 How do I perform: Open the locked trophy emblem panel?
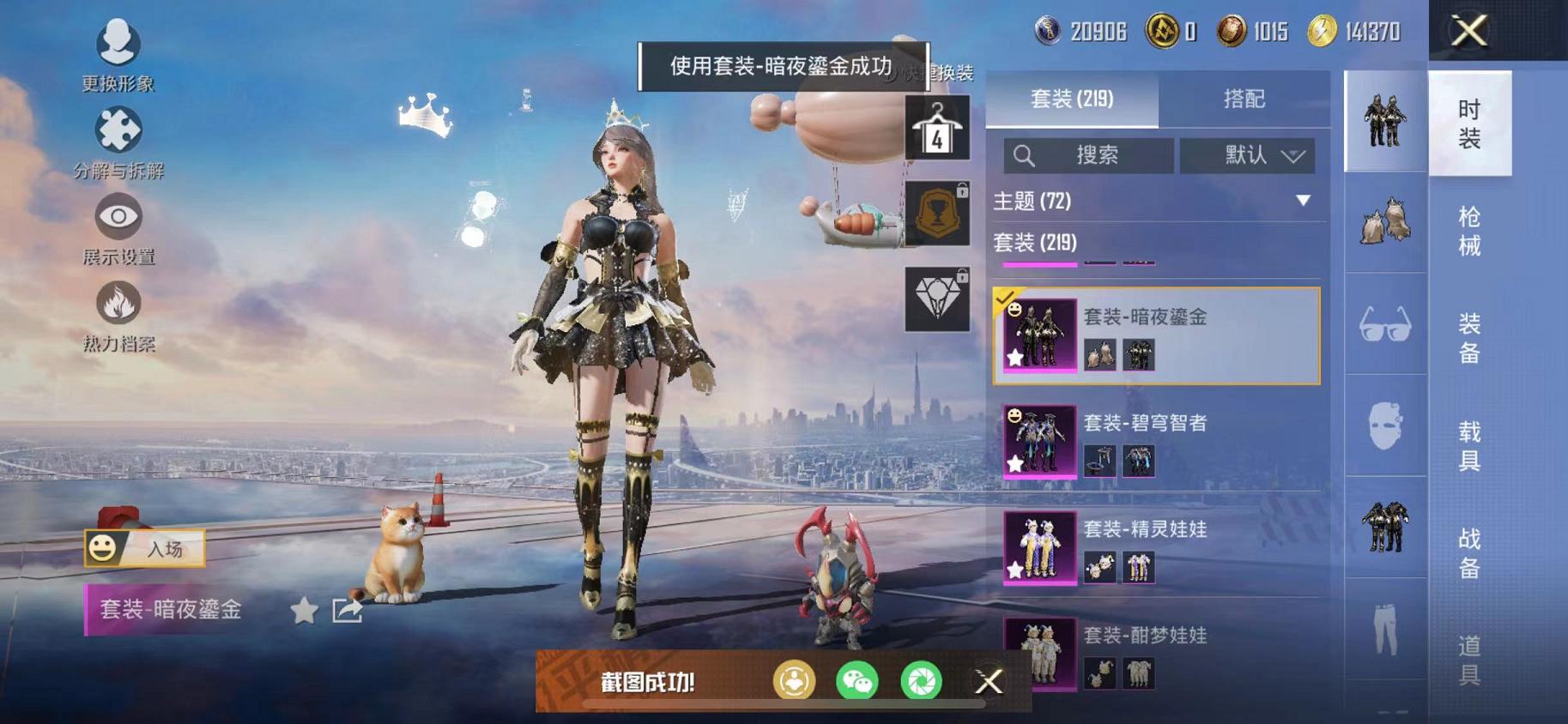coord(937,214)
